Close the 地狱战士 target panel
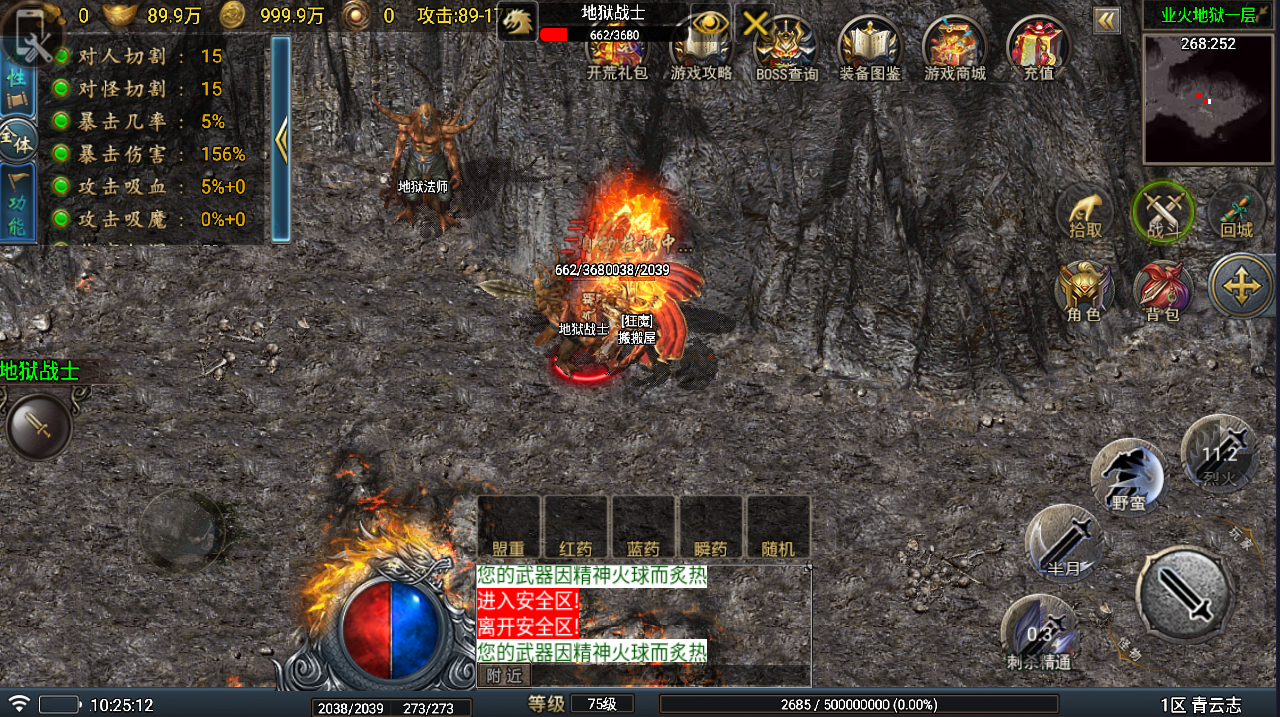The width and height of the screenshot is (1280, 717). tap(756, 22)
